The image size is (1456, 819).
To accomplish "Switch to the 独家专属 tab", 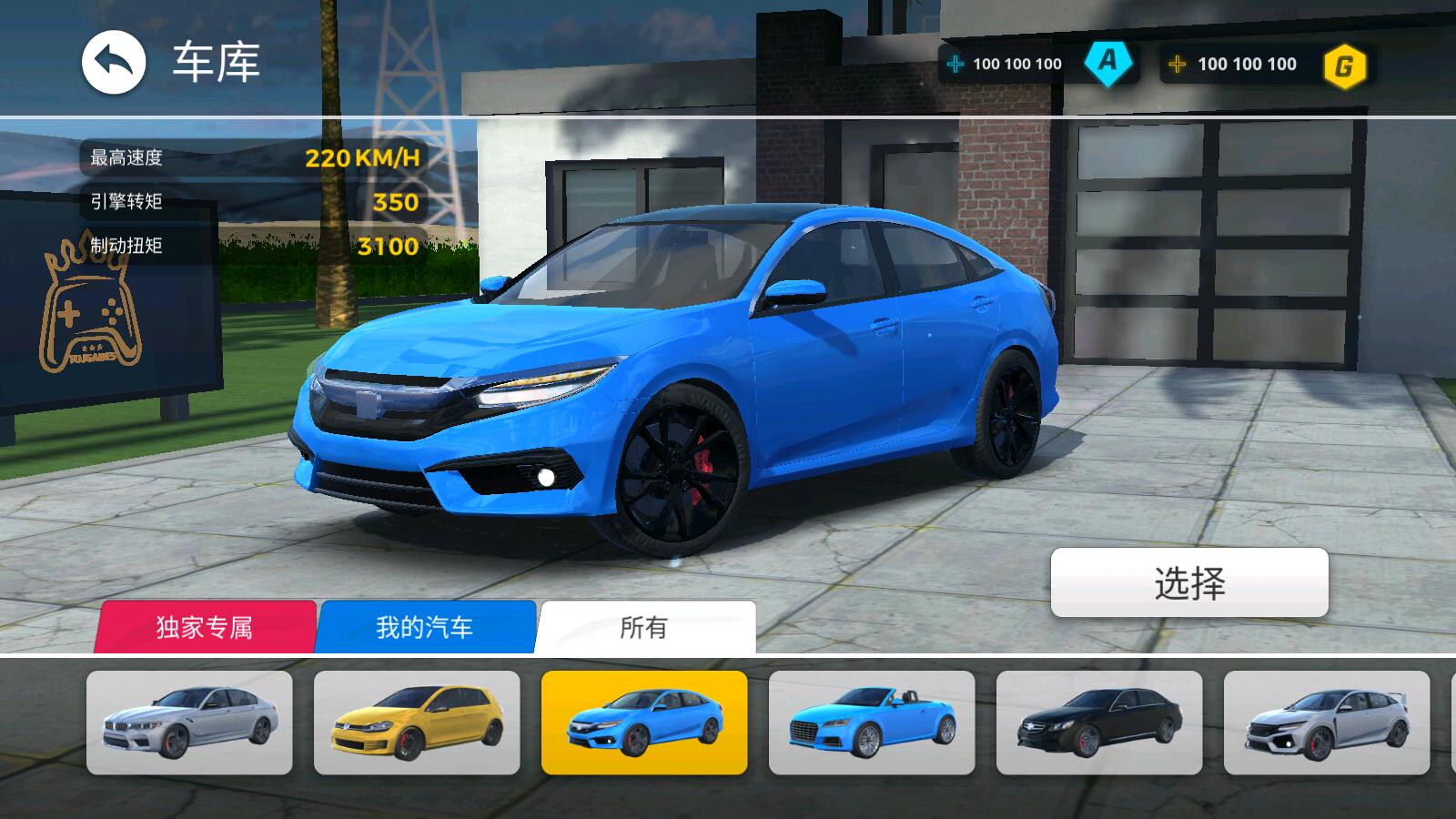I will (x=205, y=627).
